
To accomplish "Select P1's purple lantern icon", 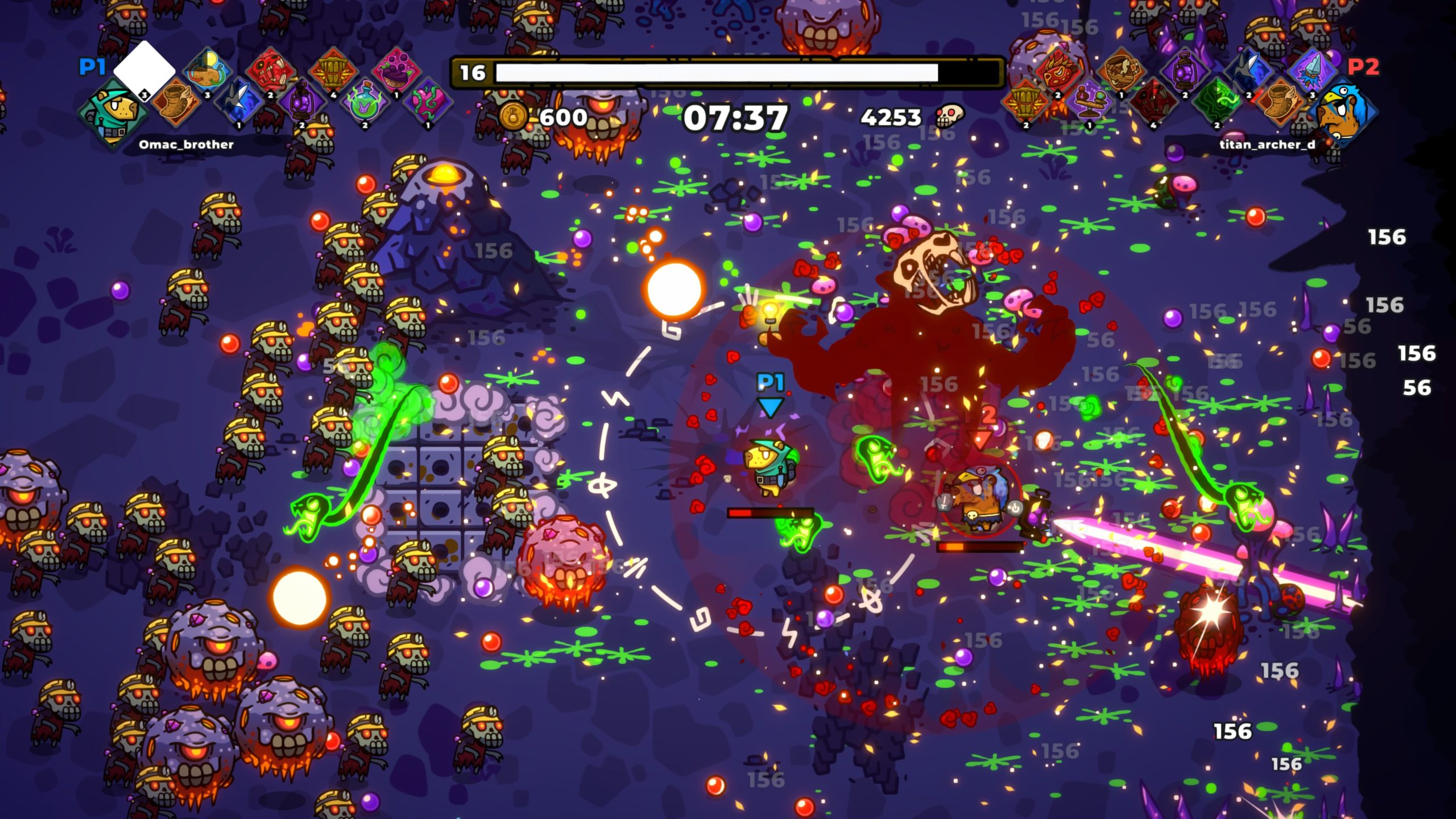I will [302, 104].
